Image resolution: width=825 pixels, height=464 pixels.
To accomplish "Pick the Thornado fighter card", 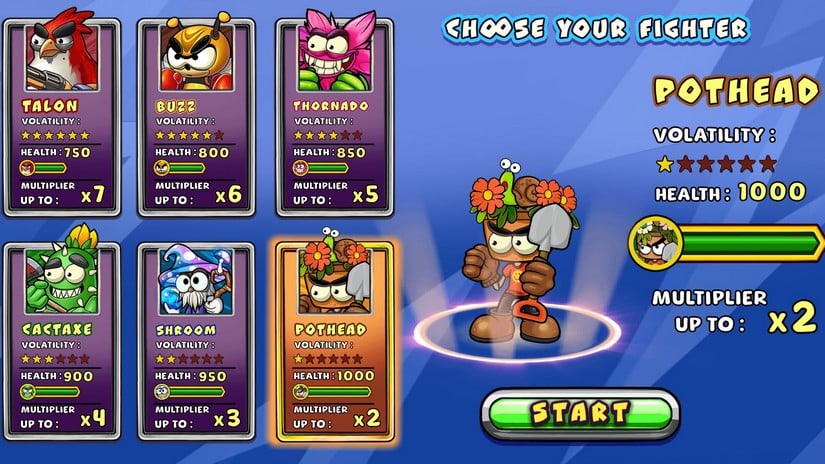I will [331, 115].
